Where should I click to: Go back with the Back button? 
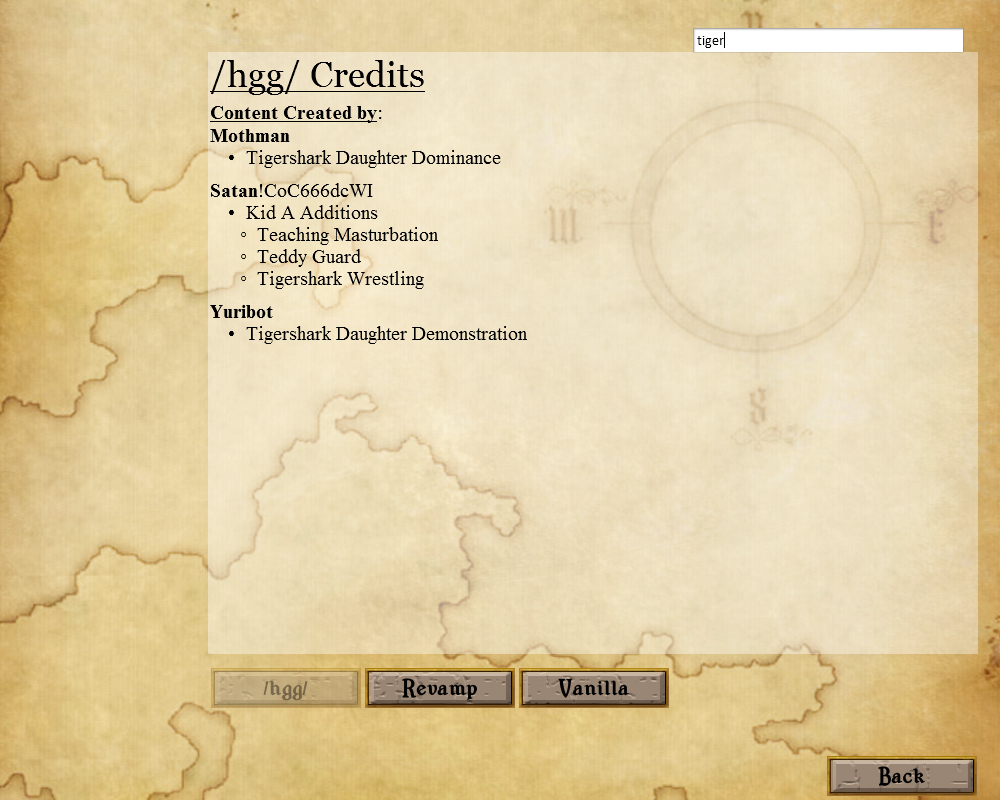901,776
